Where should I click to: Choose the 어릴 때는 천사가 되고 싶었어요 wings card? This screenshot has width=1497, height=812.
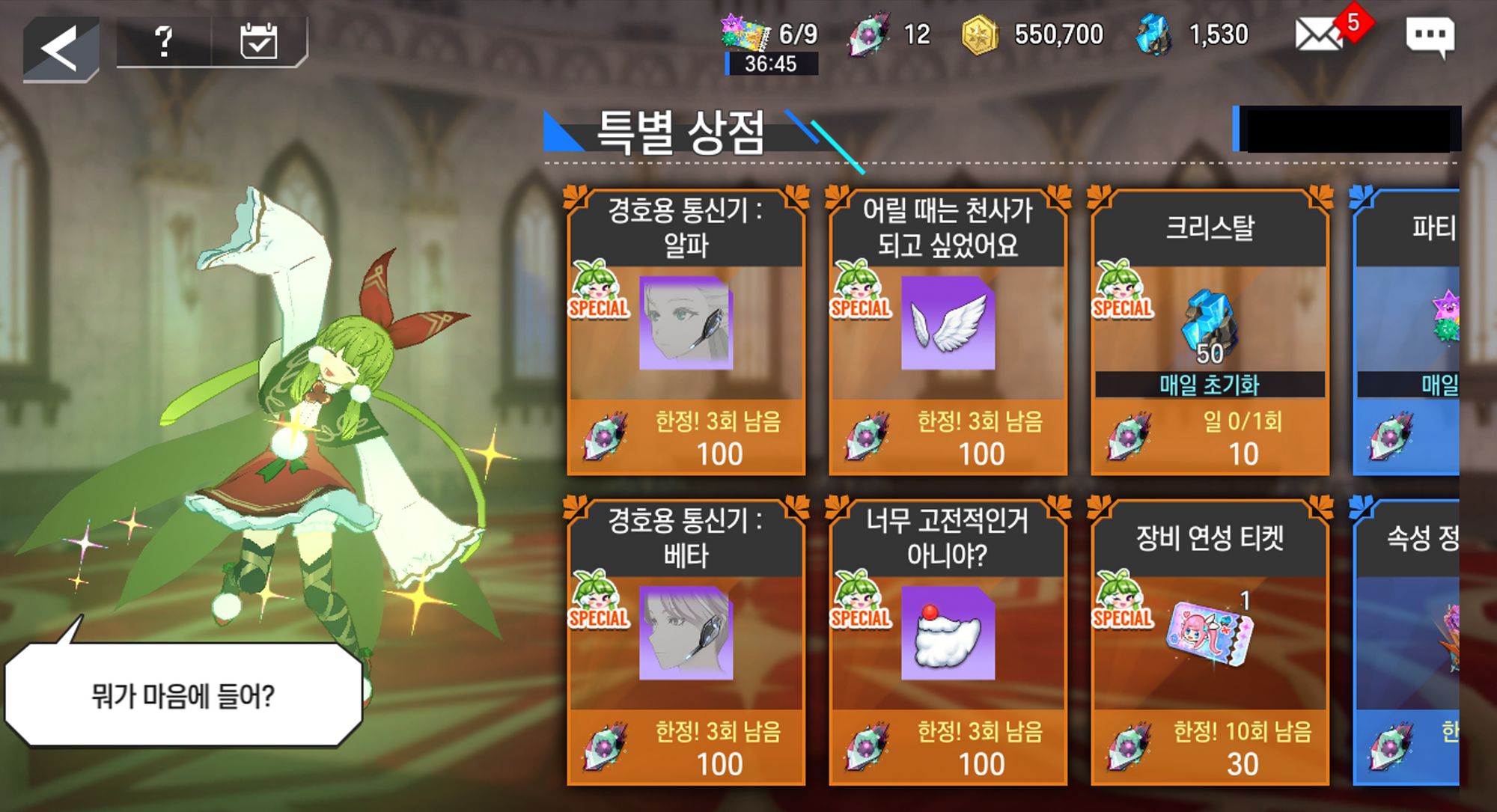click(948, 332)
